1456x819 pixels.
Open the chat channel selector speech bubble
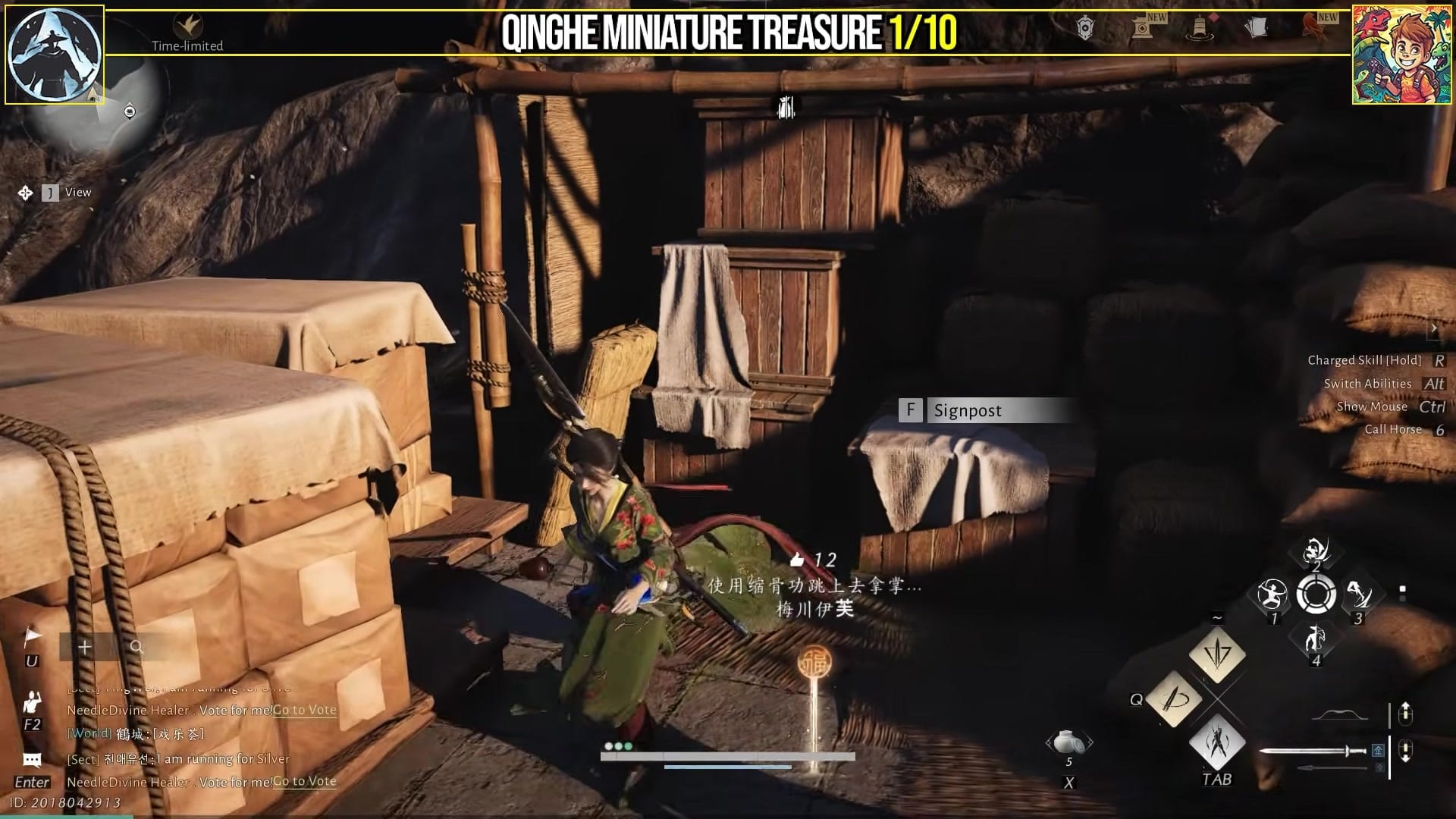(30, 757)
